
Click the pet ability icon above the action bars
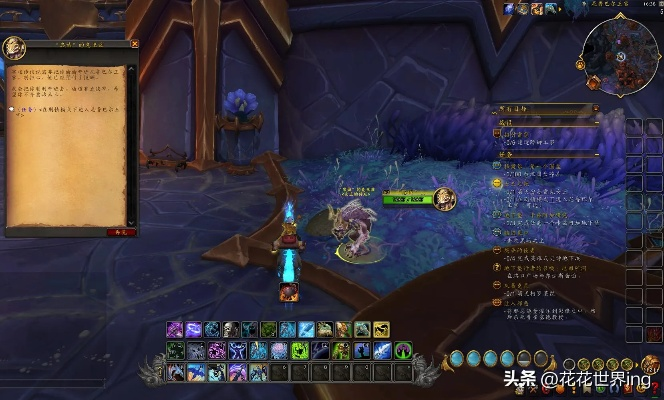[x=288, y=292]
